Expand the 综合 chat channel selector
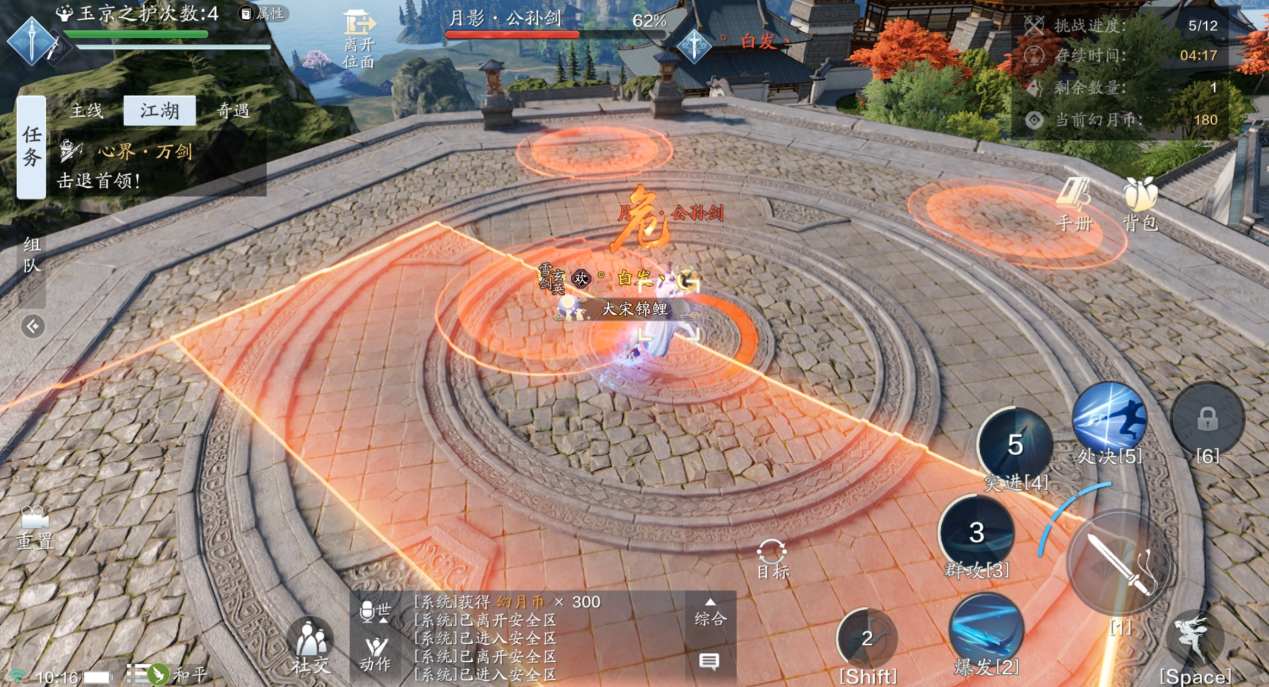 click(x=710, y=612)
